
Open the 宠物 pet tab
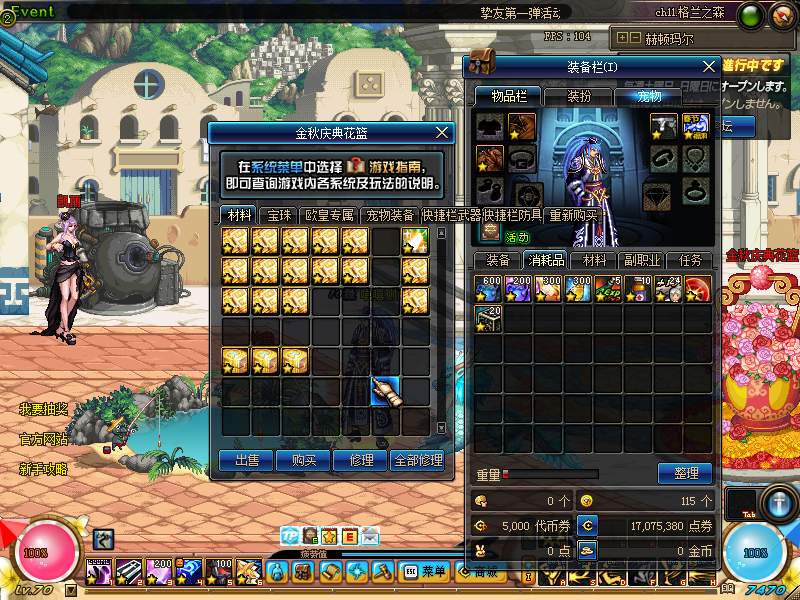[649, 96]
